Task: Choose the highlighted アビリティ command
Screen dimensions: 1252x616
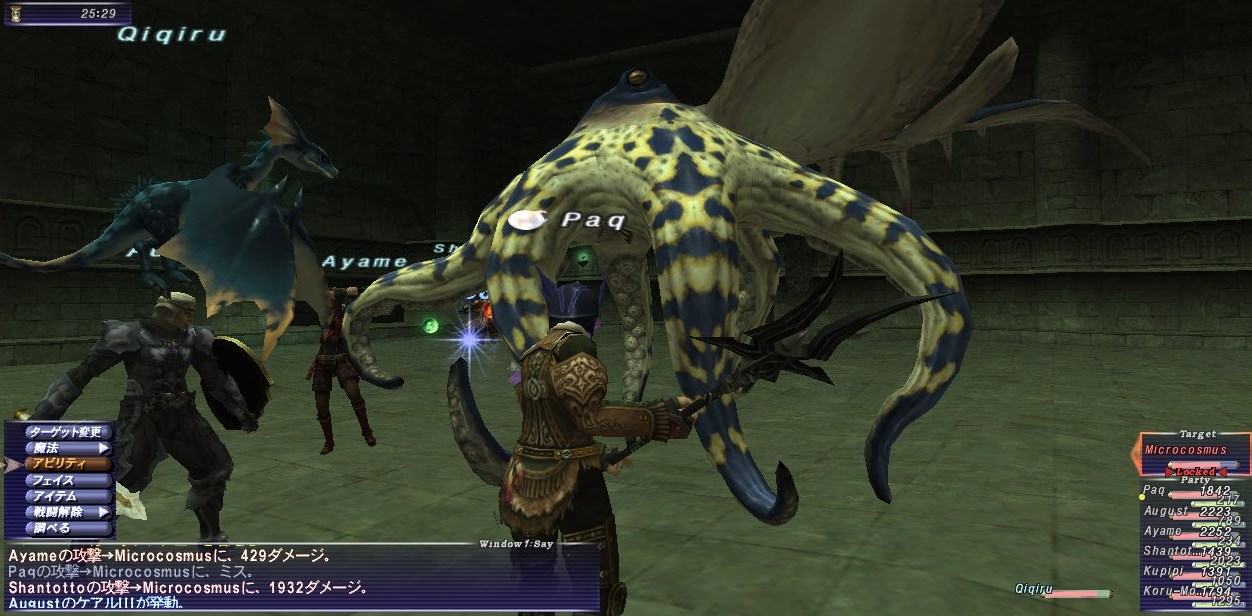Action: point(62,464)
